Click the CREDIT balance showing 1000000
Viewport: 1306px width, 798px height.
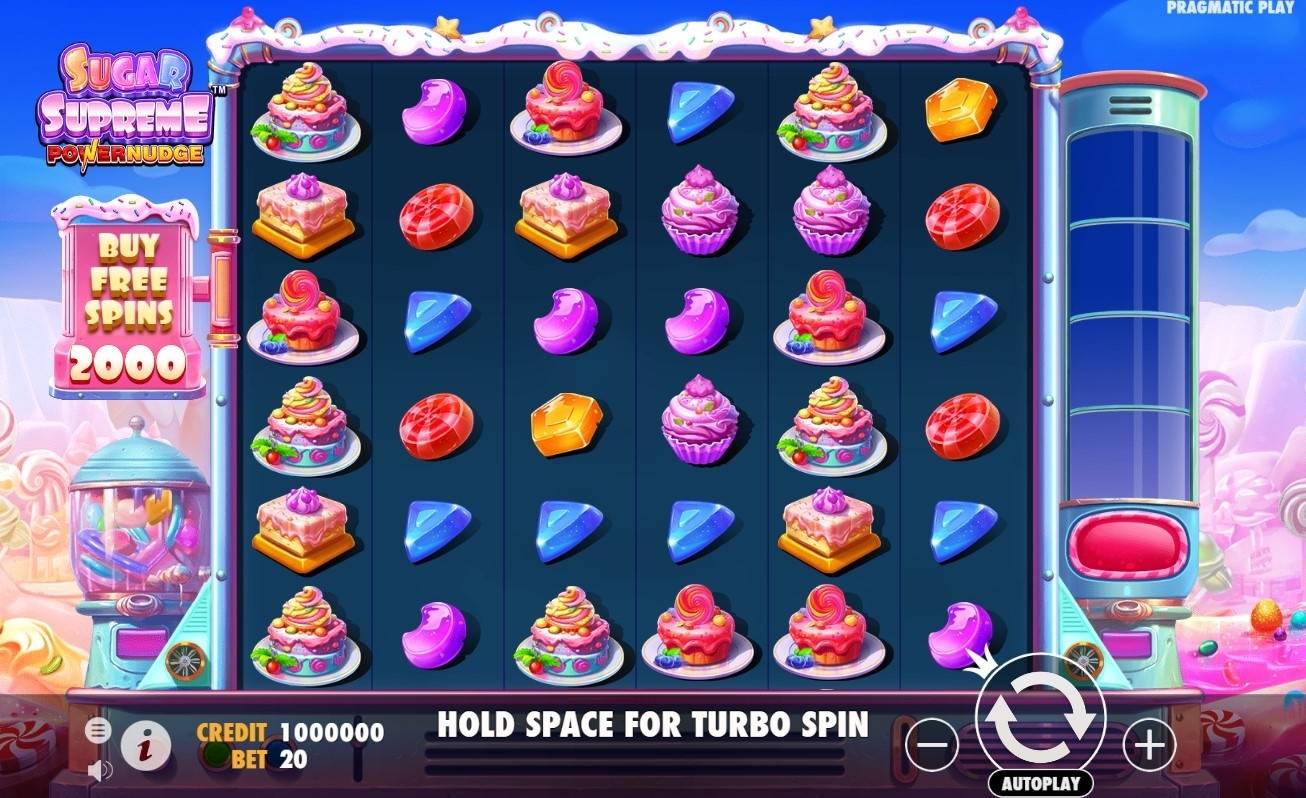pos(330,733)
